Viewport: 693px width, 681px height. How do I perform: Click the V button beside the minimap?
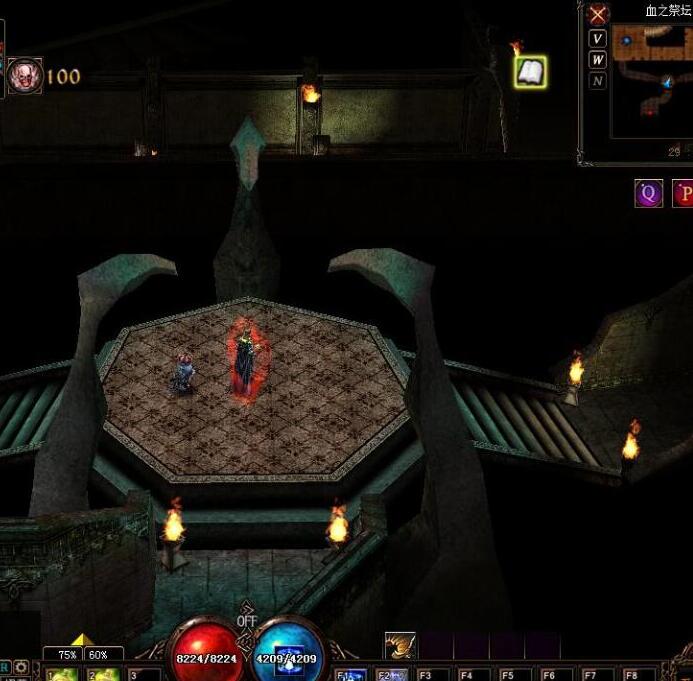click(x=598, y=39)
